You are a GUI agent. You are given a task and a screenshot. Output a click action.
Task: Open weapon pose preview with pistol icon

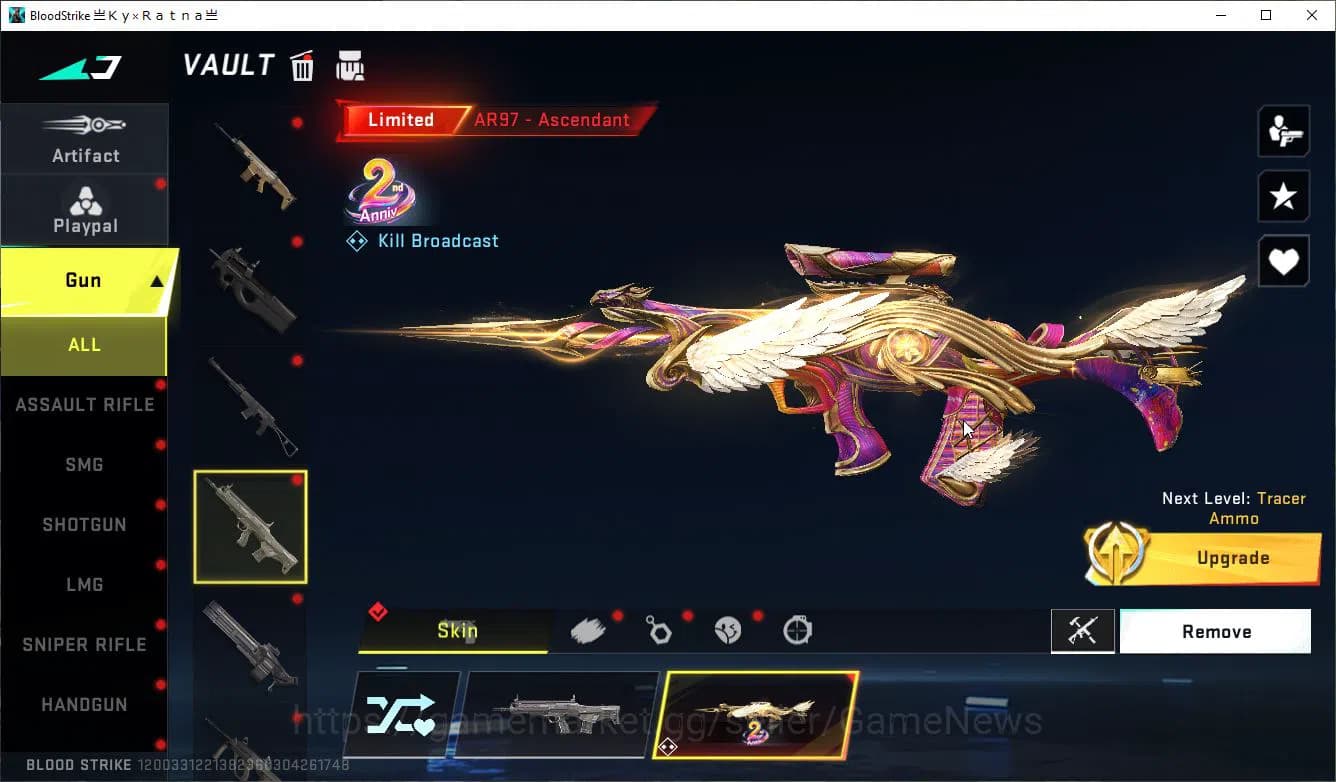click(1283, 130)
